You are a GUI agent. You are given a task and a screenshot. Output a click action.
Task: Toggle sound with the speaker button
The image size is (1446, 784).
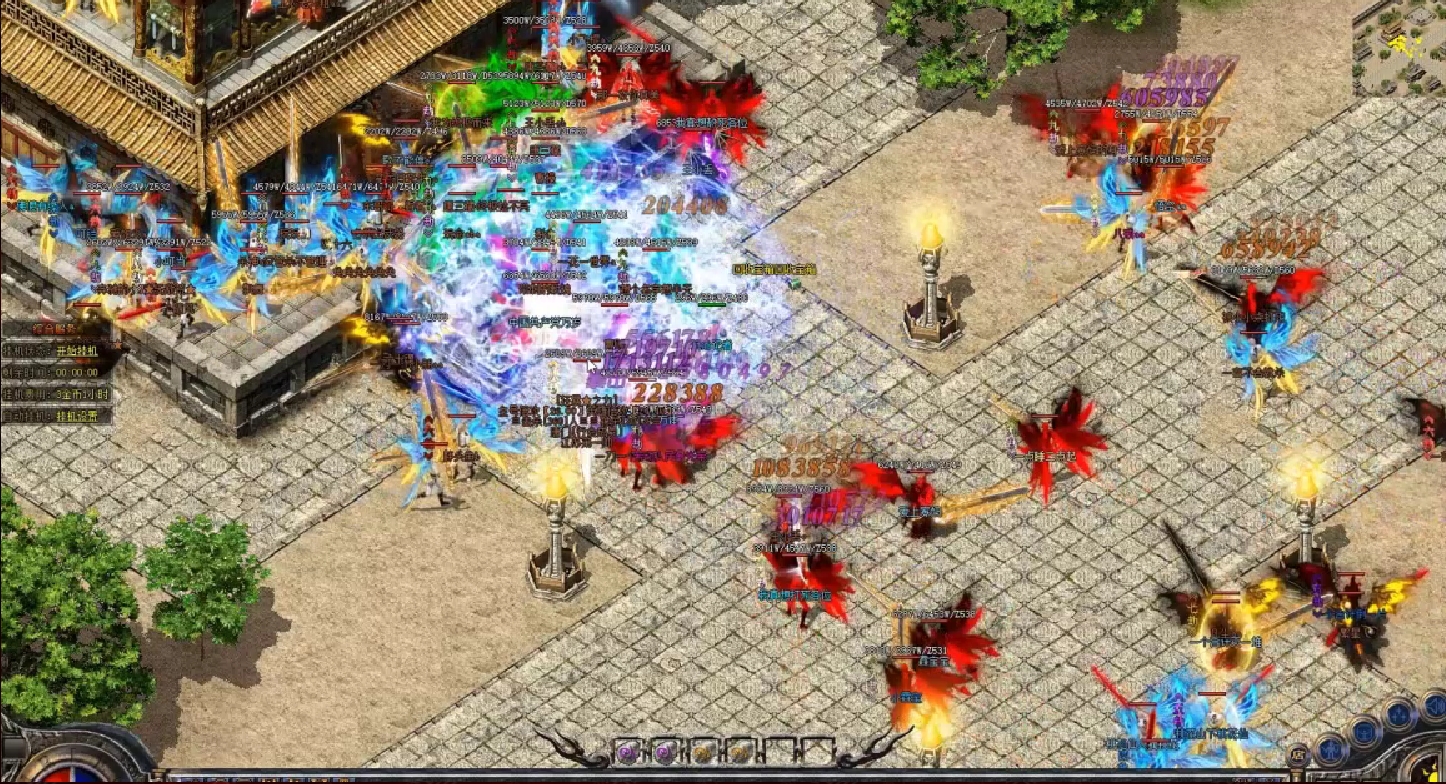[x=1435, y=706]
